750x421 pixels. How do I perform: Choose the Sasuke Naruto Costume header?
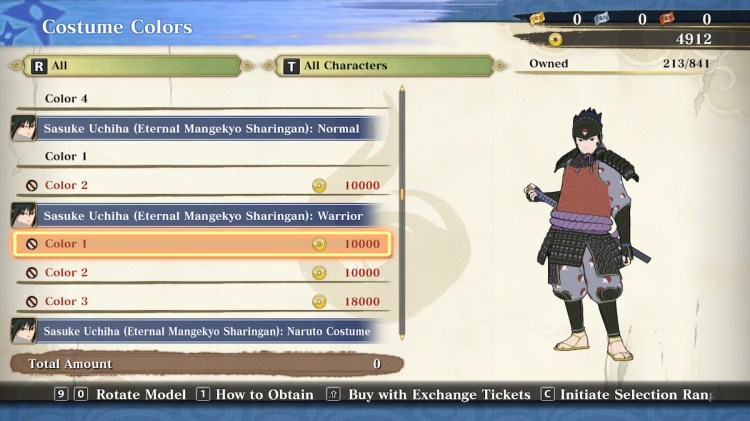200,331
